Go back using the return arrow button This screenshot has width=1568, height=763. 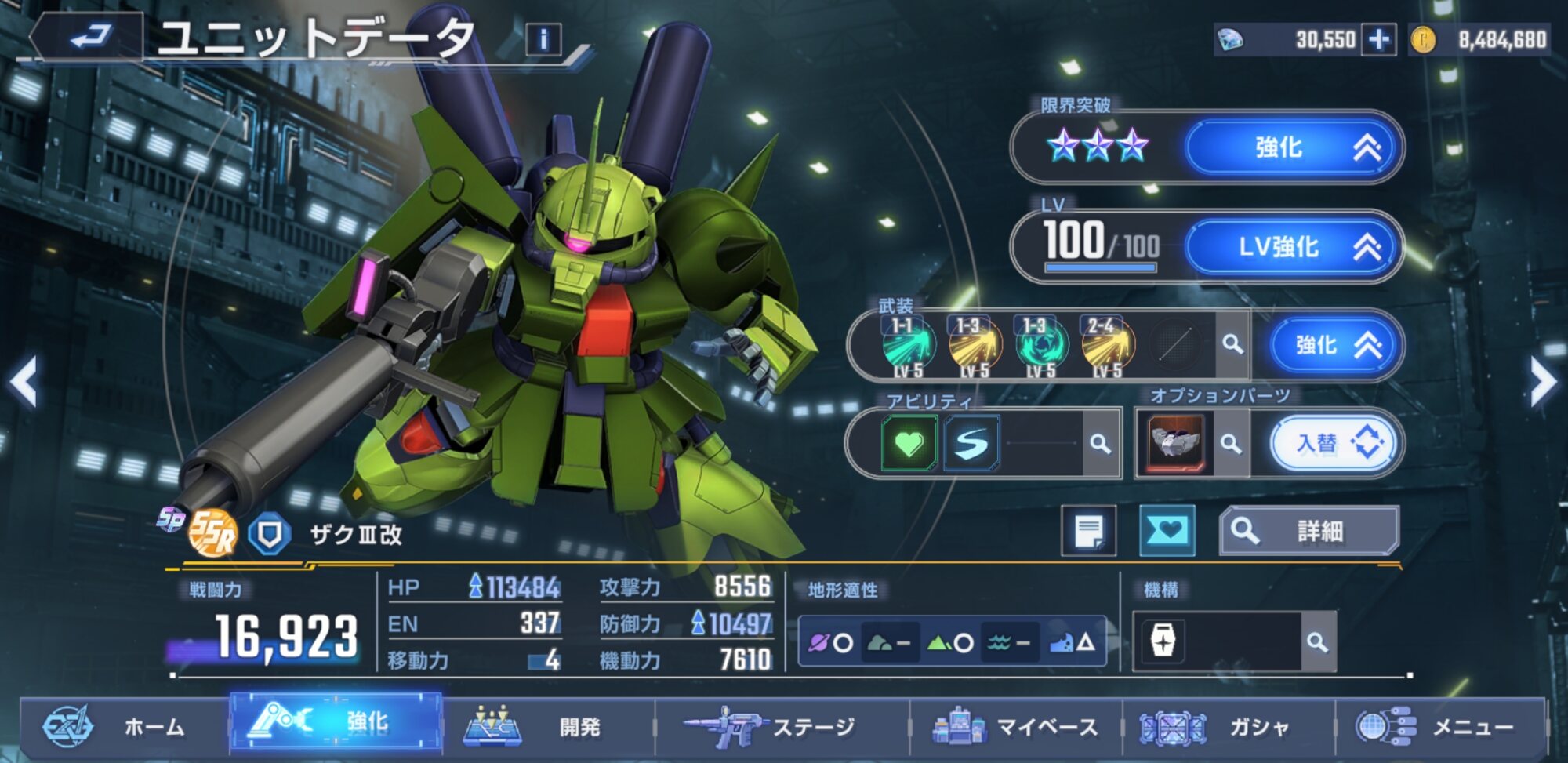point(88,37)
